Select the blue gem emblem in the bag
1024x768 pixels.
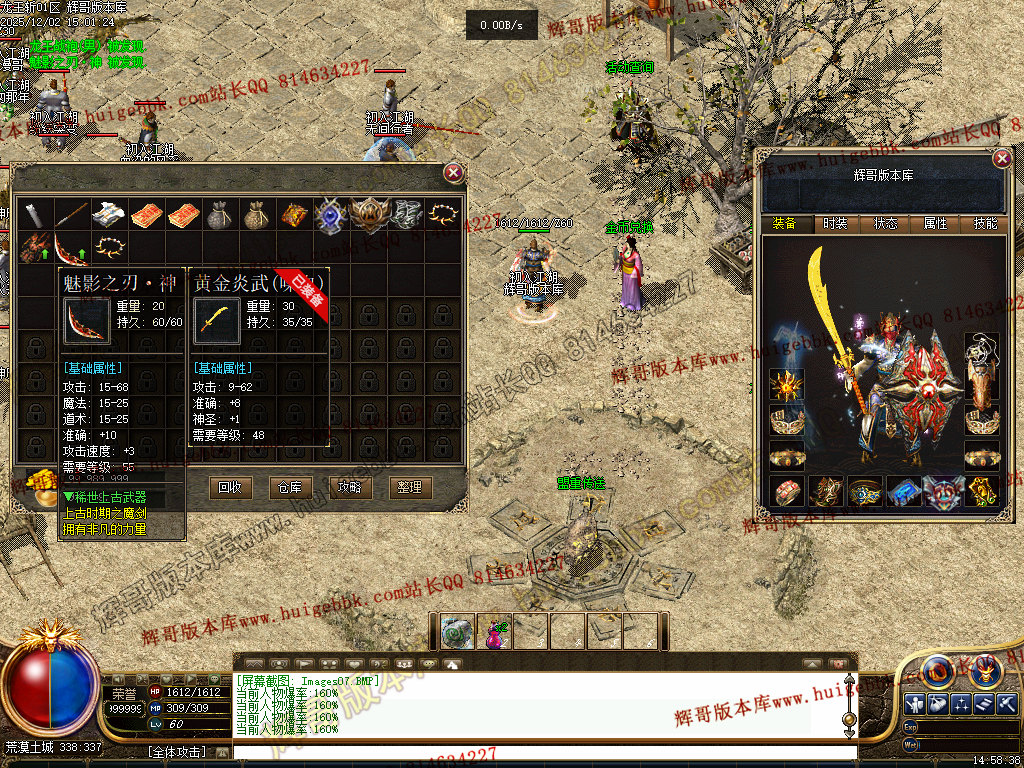click(x=330, y=214)
